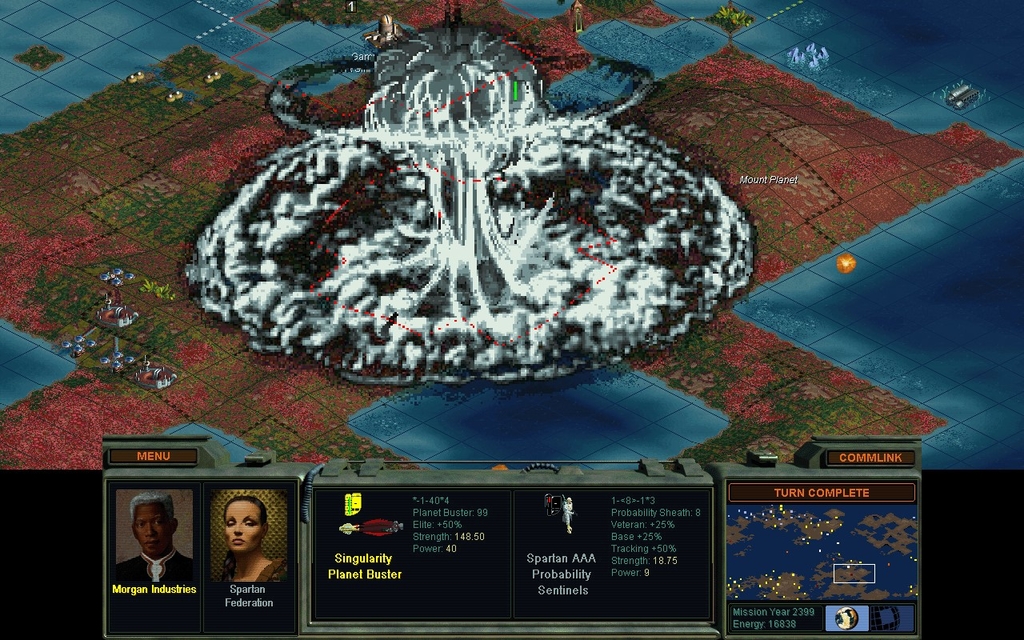Click the TURN COMPLETE button
The height and width of the screenshot is (640, 1024).
click(821, 492)
